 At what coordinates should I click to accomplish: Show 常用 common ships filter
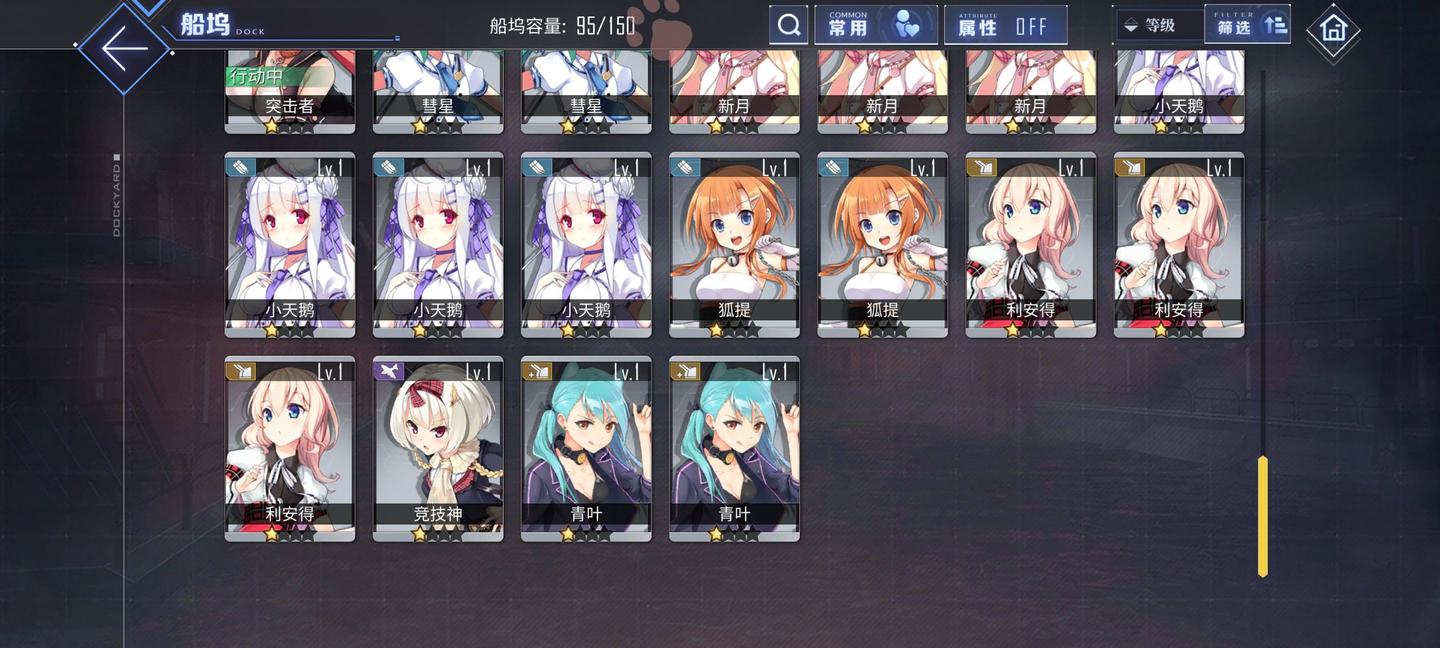pyautogui.click(x=875, y=25)
